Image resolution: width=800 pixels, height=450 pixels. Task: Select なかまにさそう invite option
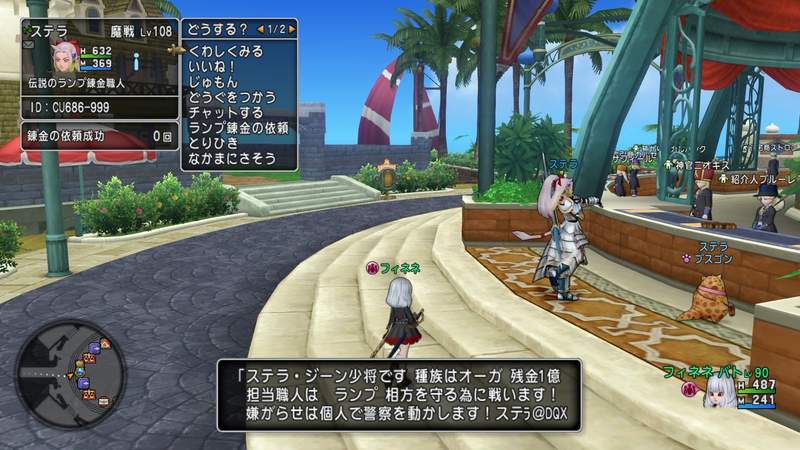pyautogui.click(x=232, y=159)
